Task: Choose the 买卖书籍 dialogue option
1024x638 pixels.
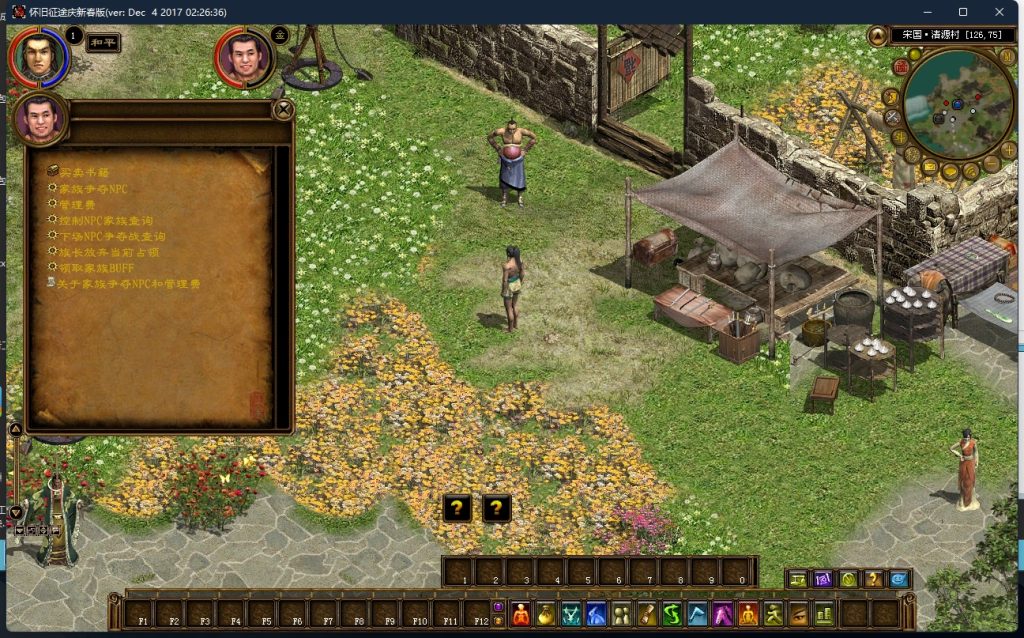Action: 82,172
